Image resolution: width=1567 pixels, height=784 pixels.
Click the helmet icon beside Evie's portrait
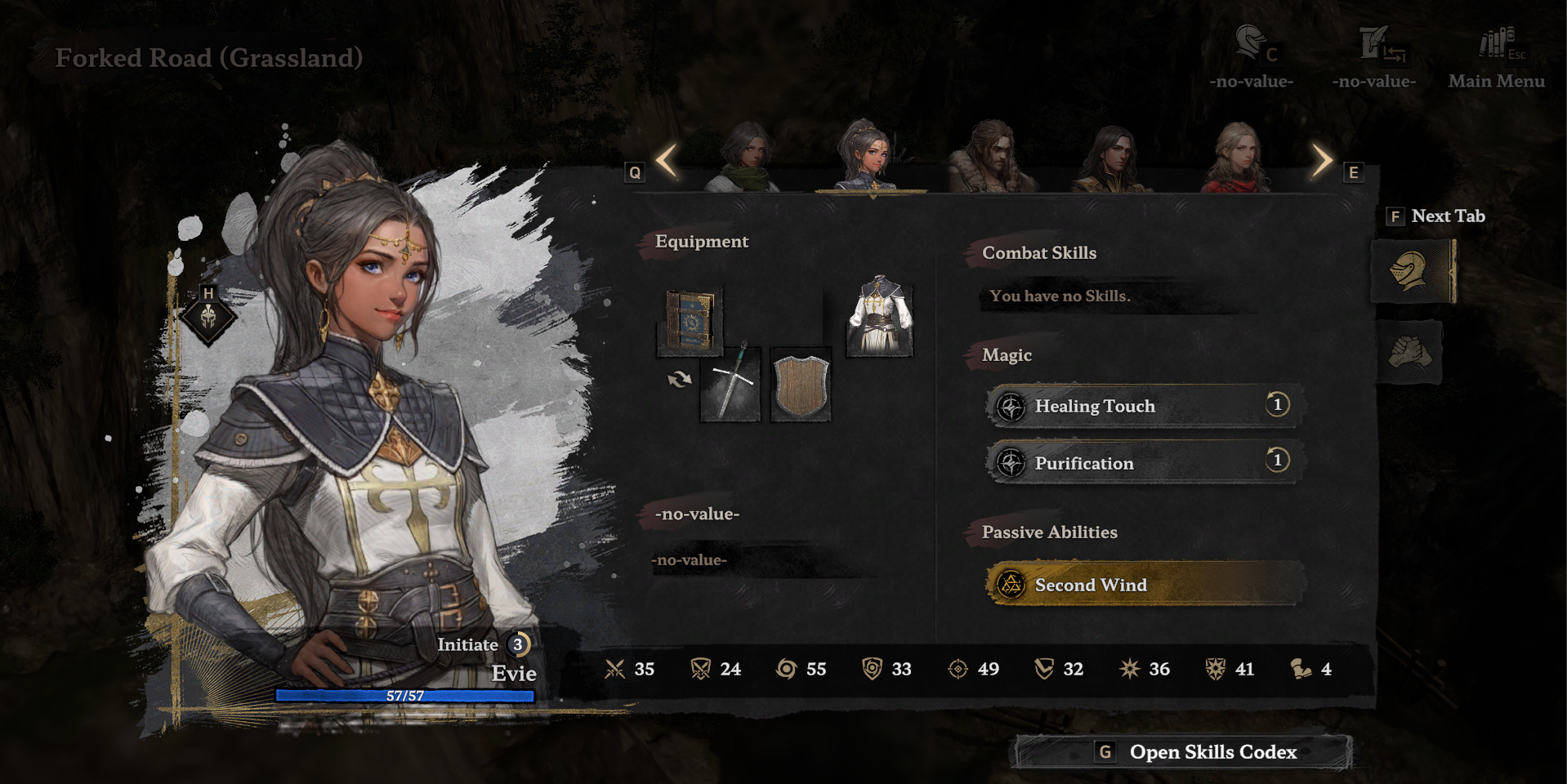[x=208, y=317]
